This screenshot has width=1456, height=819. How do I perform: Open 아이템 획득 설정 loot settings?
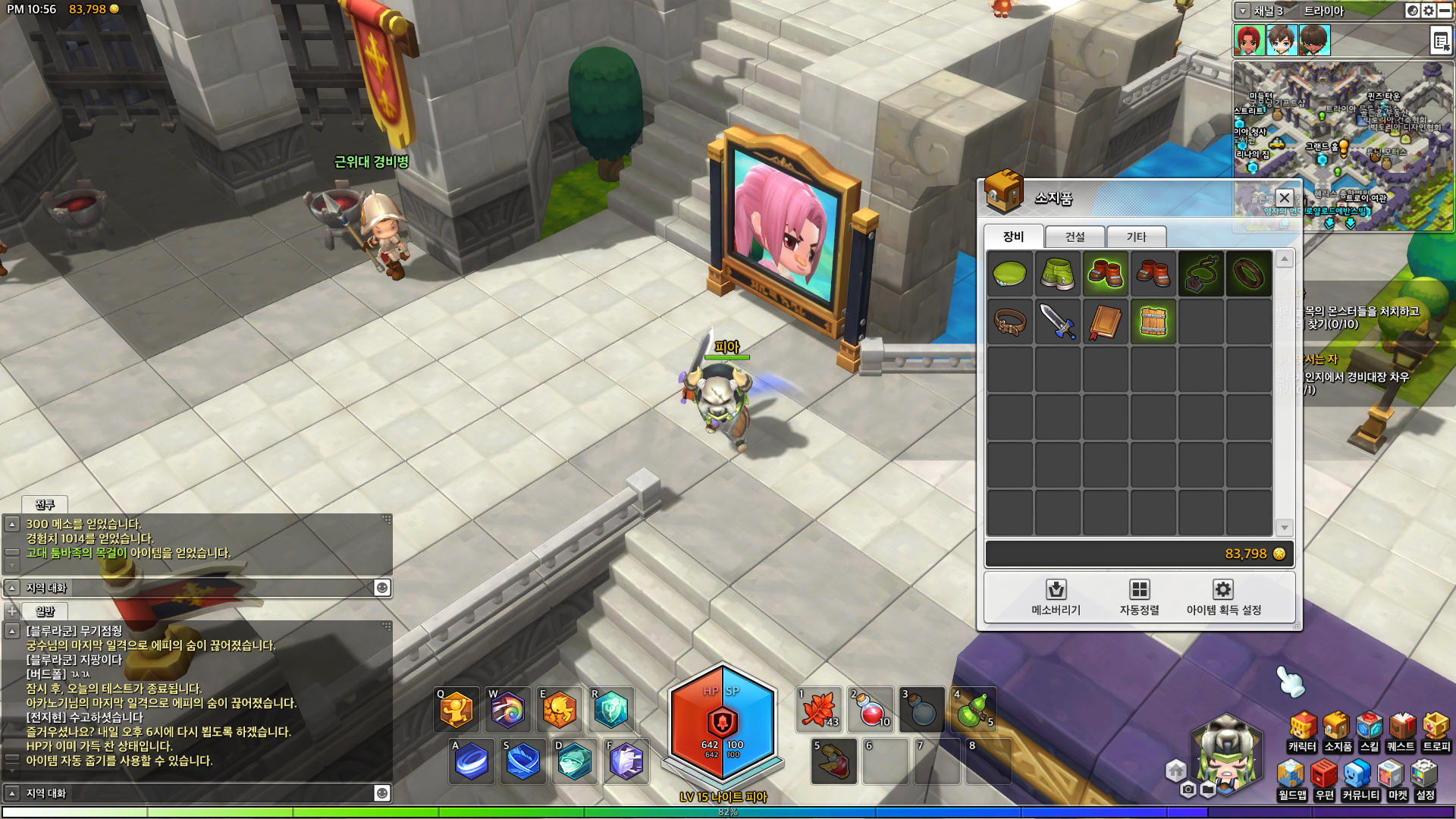1223,597
